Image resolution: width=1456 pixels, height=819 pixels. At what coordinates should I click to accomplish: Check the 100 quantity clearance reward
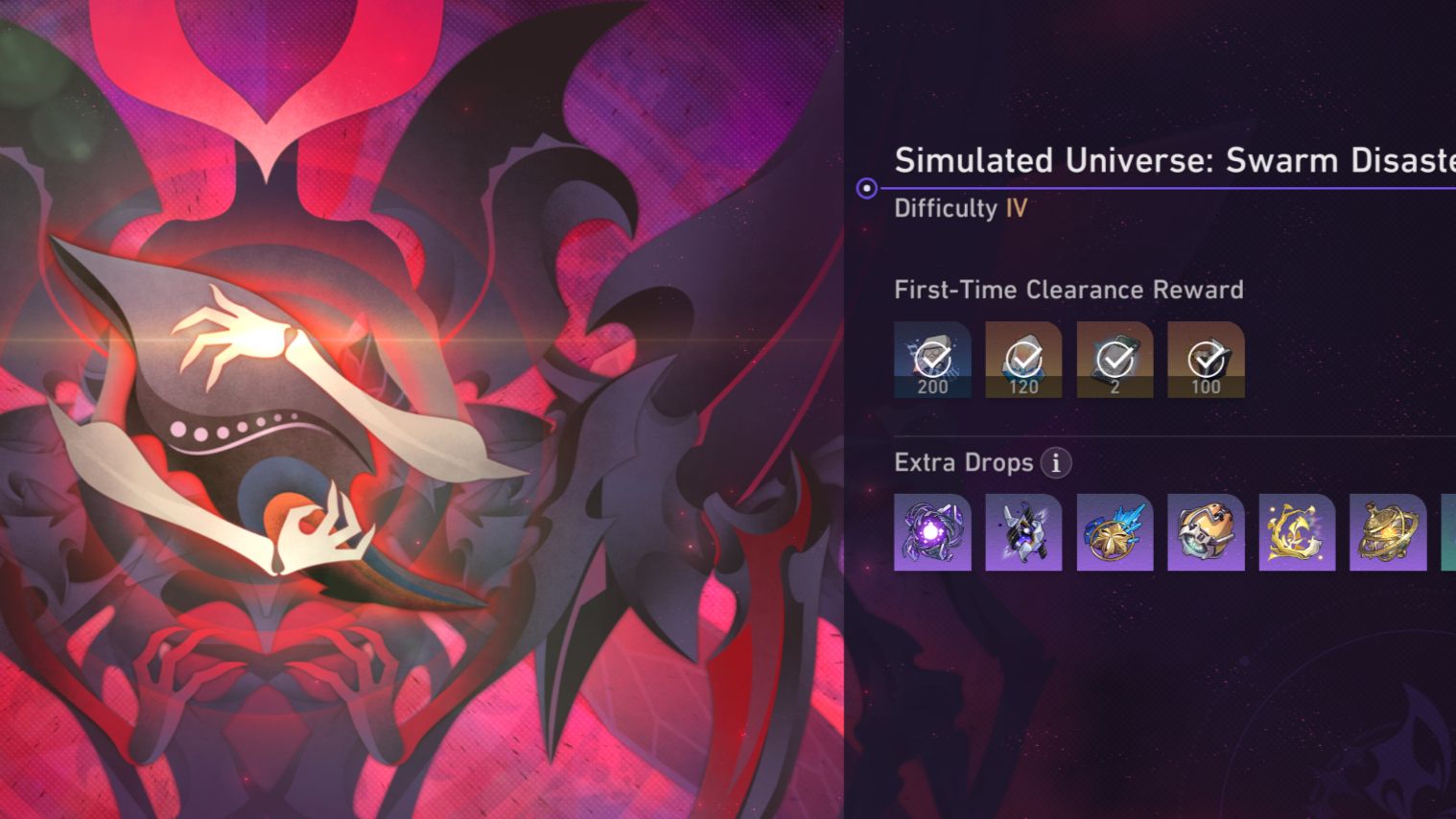(x=1205, y=360)
